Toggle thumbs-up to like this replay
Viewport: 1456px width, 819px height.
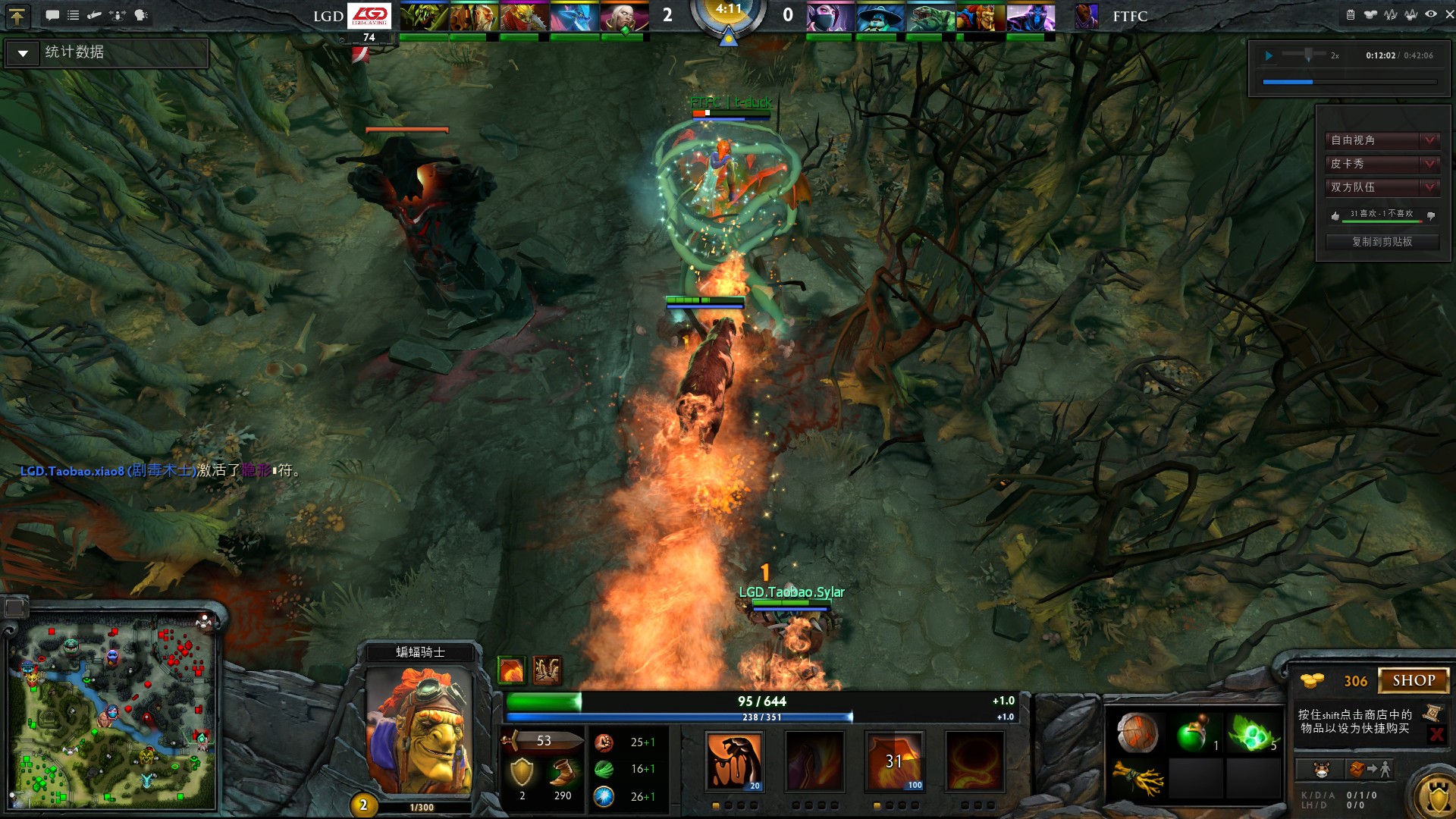tap(1335, 215)
